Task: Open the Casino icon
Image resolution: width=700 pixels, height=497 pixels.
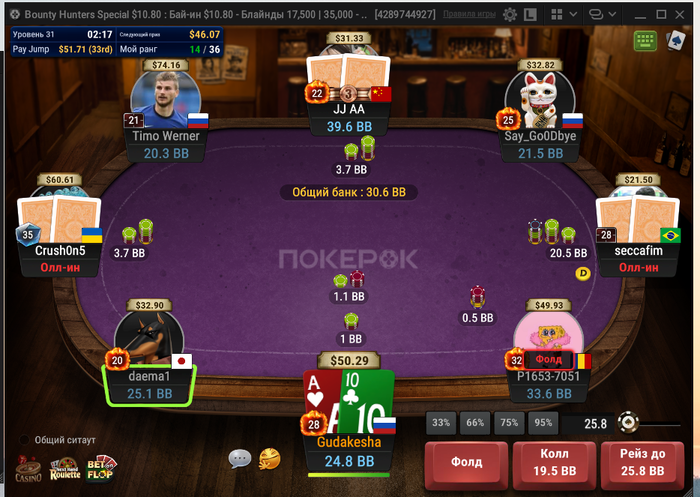Action: [29, 469]
